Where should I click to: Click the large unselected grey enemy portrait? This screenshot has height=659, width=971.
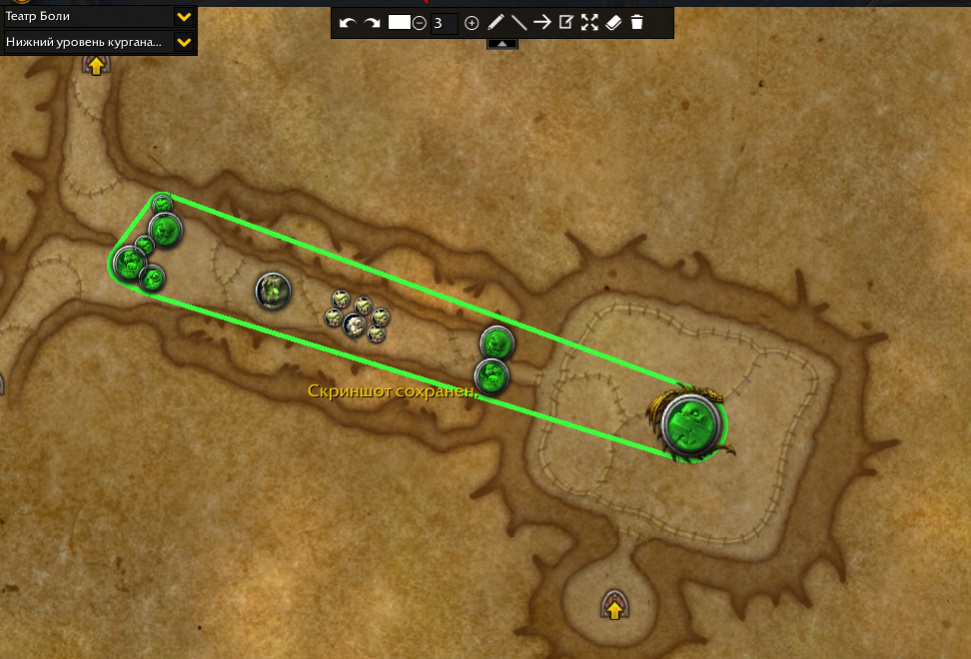272,291
